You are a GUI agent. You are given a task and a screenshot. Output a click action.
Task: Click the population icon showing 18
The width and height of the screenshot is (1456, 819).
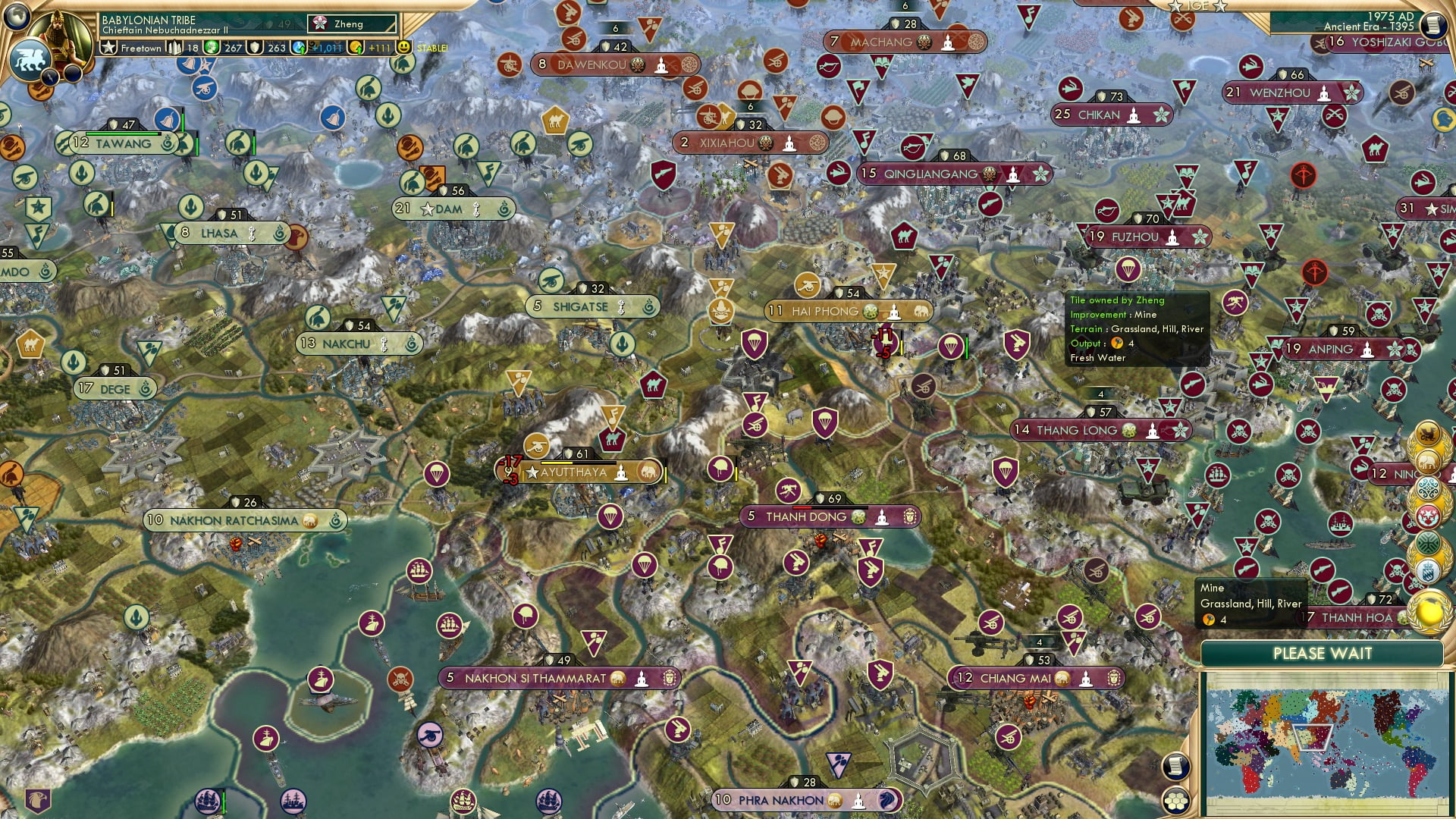174,48
